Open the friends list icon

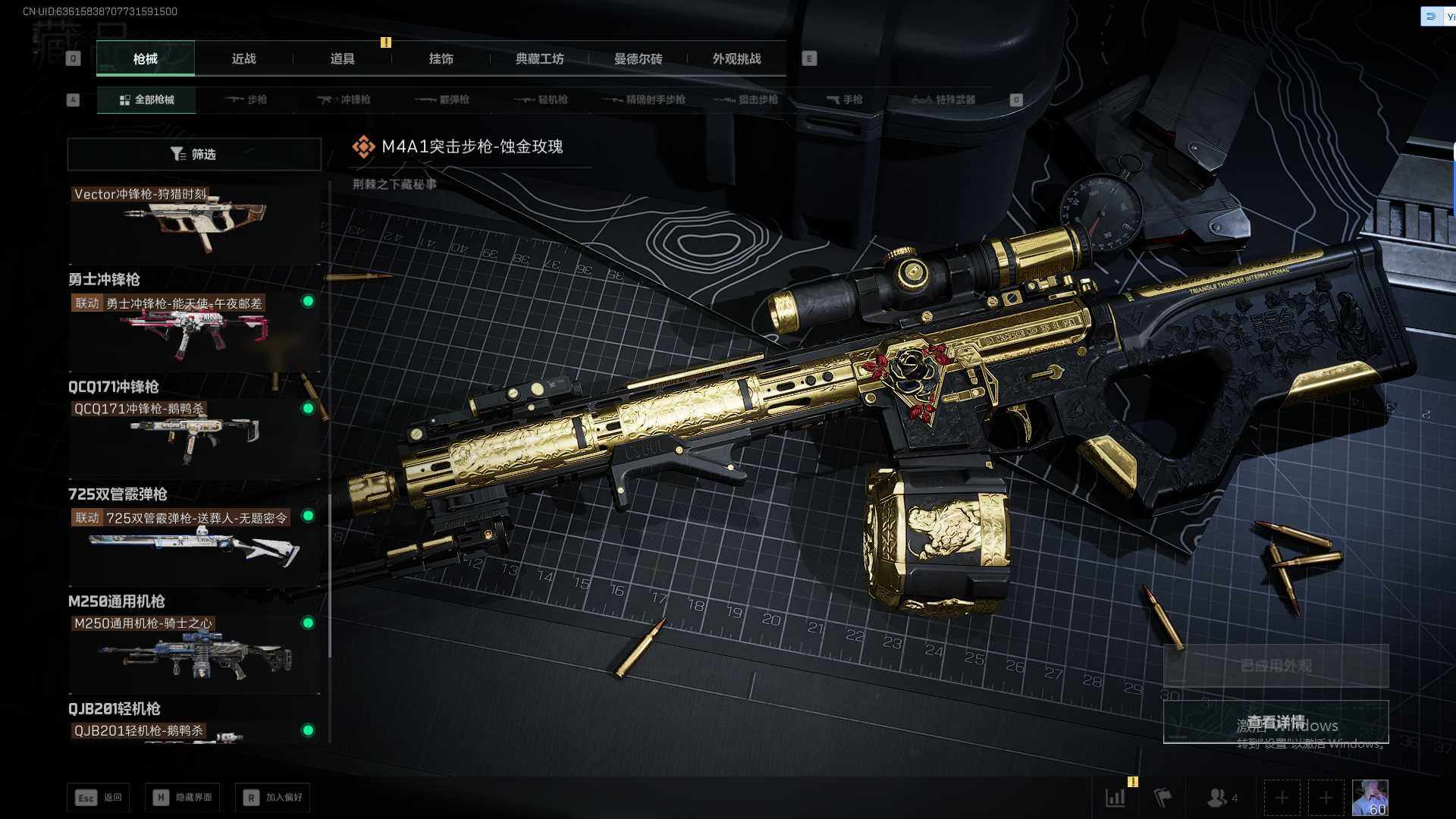point(1221,798)
